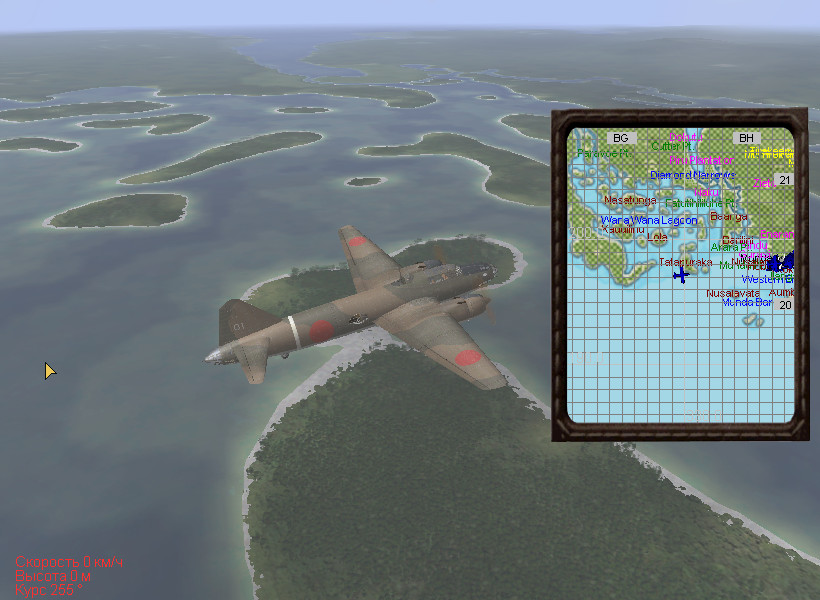Click the grid row label 20

pos(785,305)
